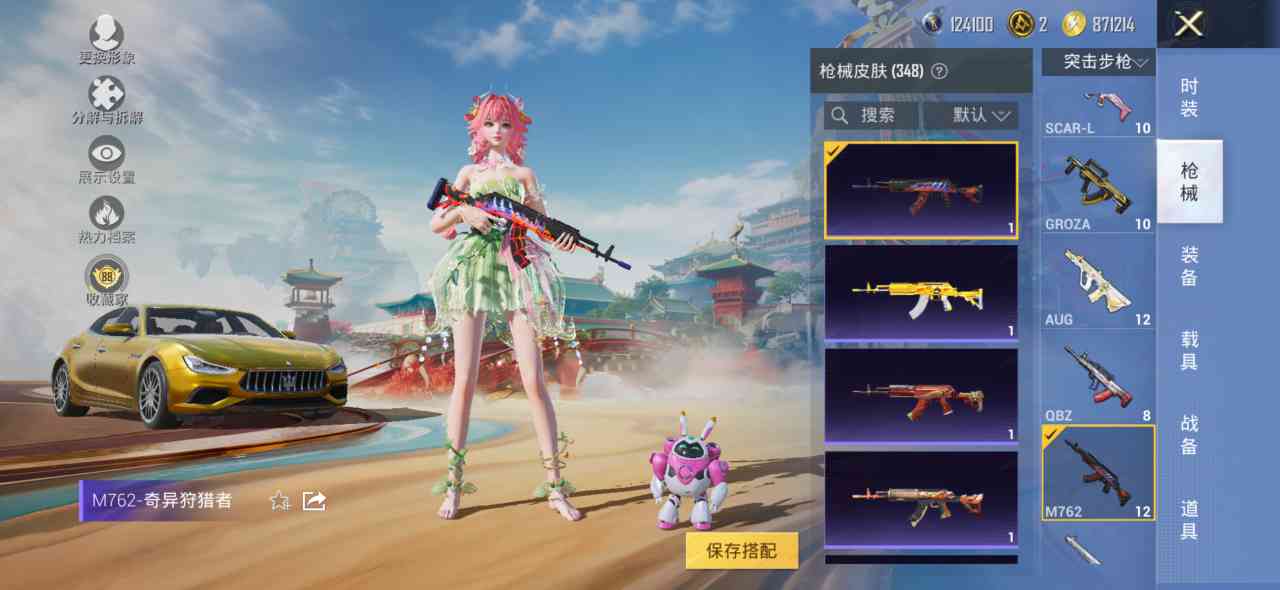Switch to the 载具 vehicle tab

pyautogui.click(x=1188, y=350)
